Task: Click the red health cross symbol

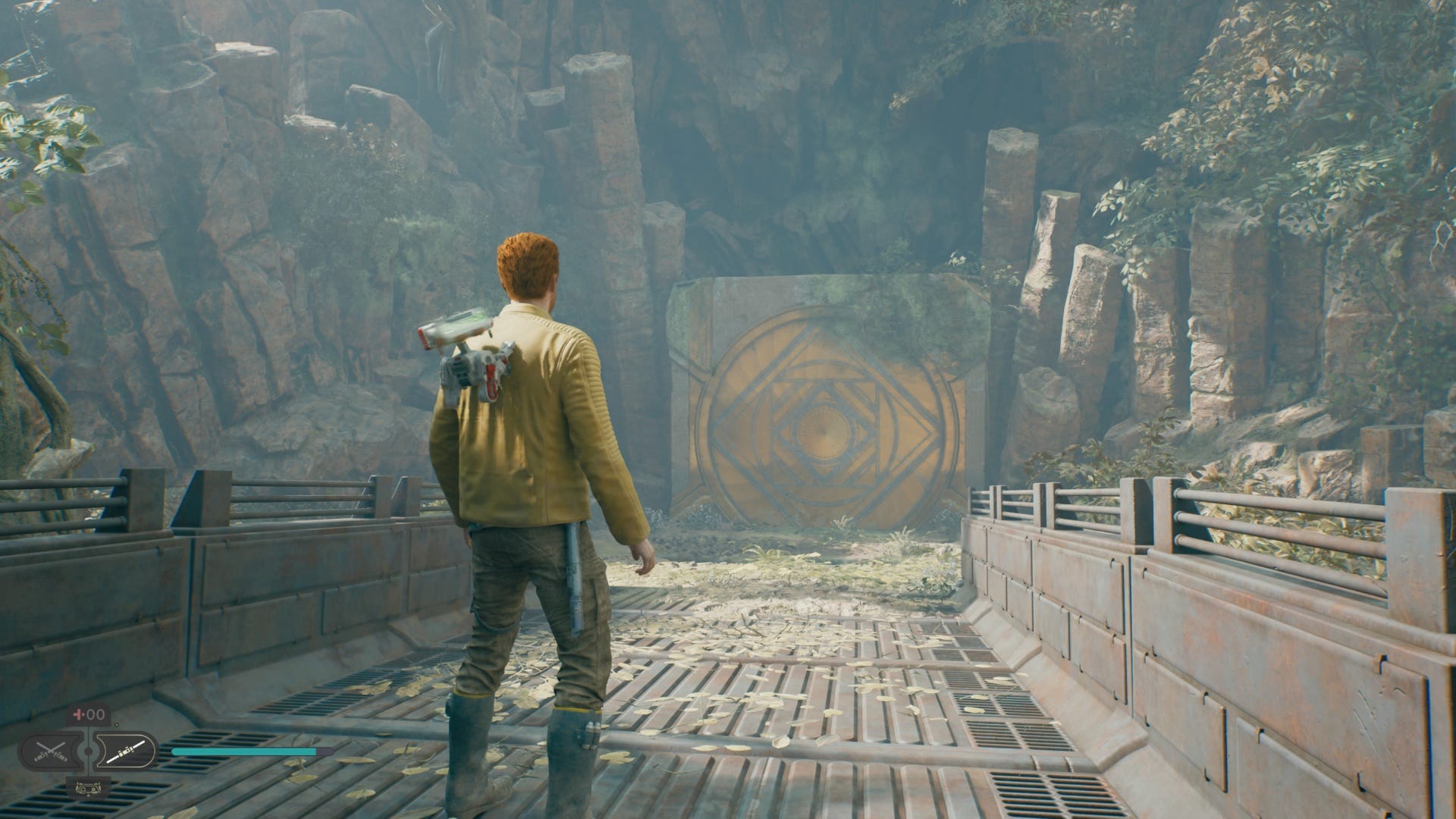Action: pos(77,713)
